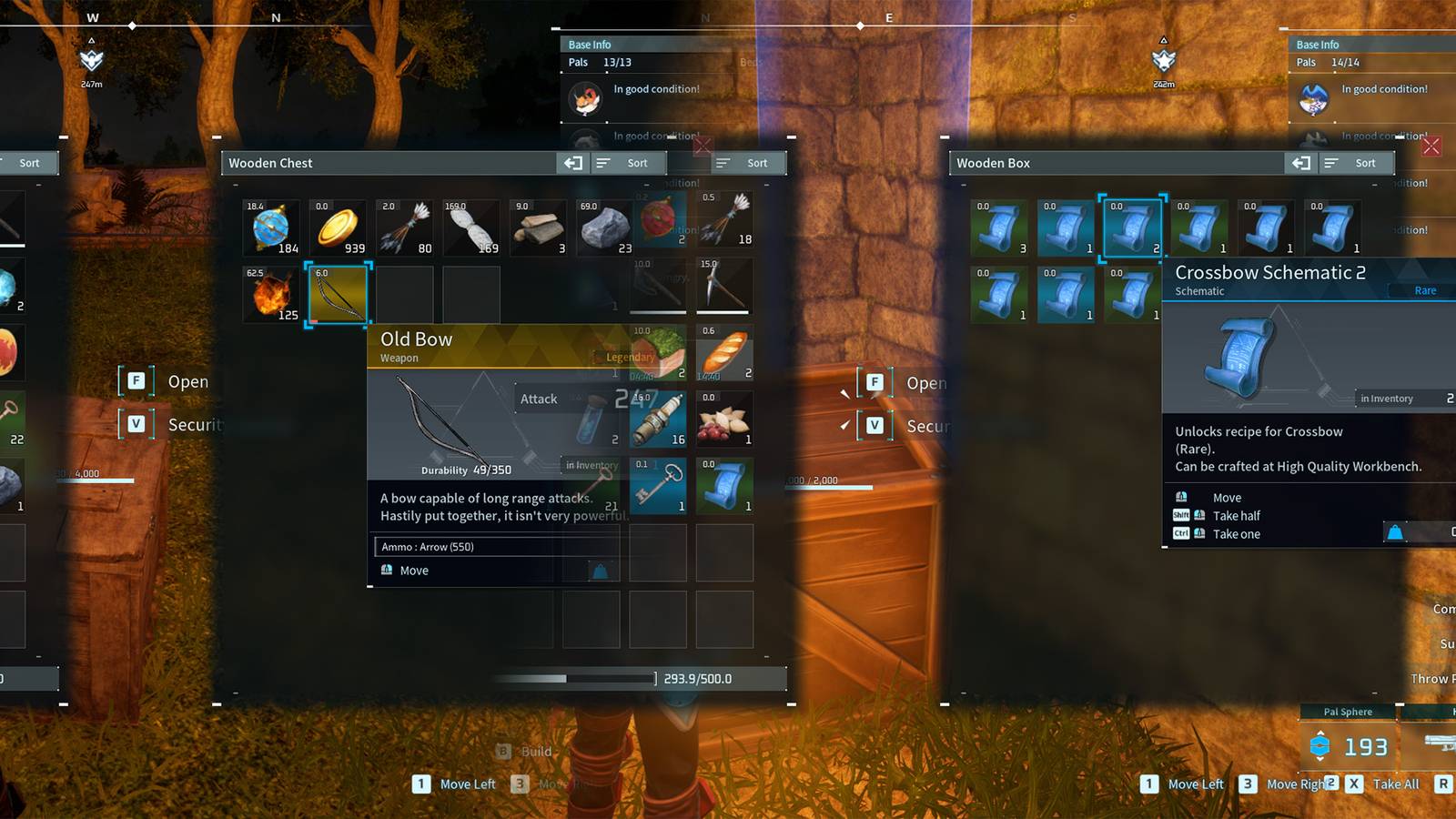Click the back arrow on the Wooden Box panel
Viewport: 1456px width, 819px height.
pyautogui.click(x=1301, y=163)
